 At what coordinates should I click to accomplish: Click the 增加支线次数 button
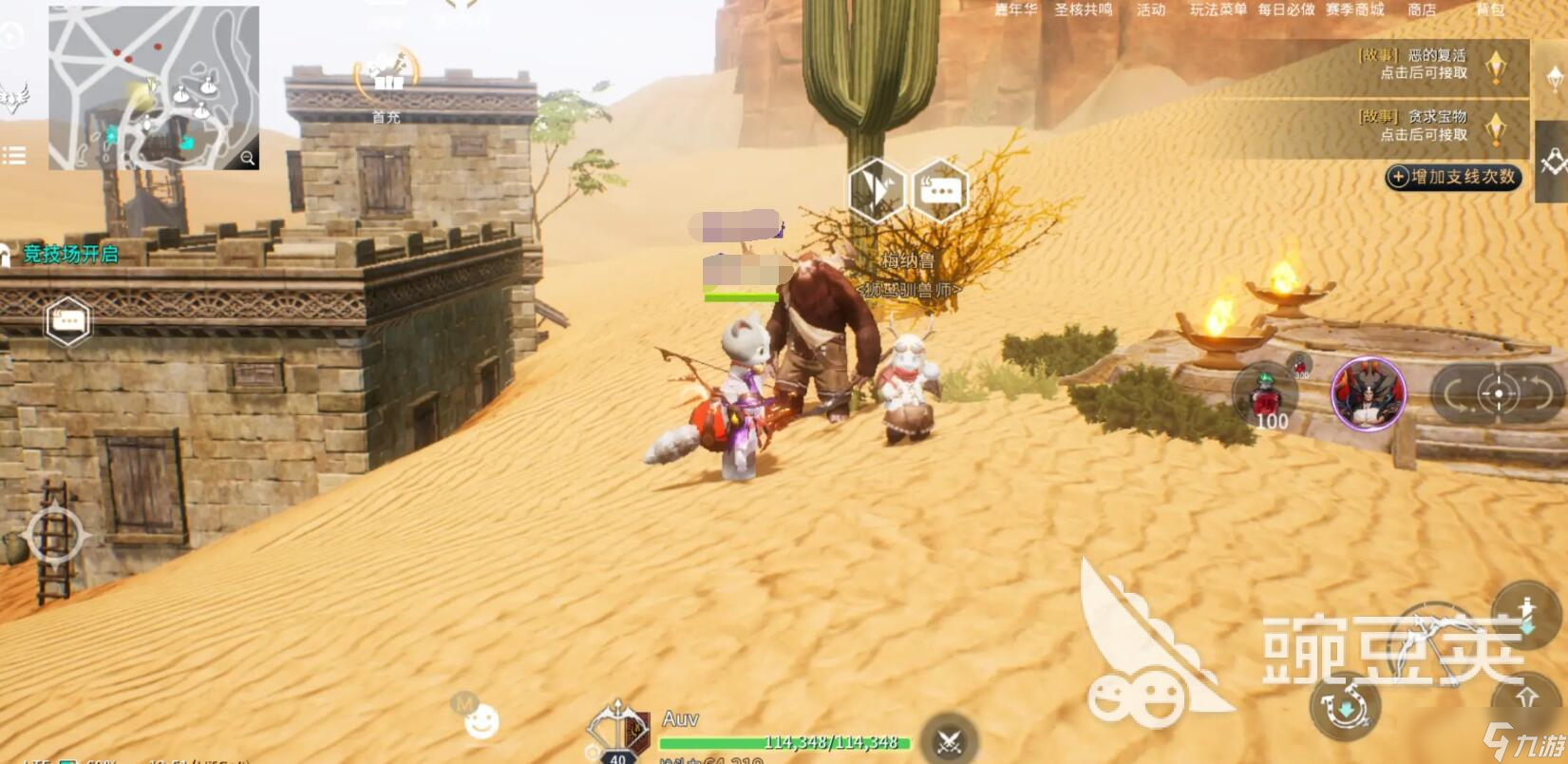(1452, 177)
